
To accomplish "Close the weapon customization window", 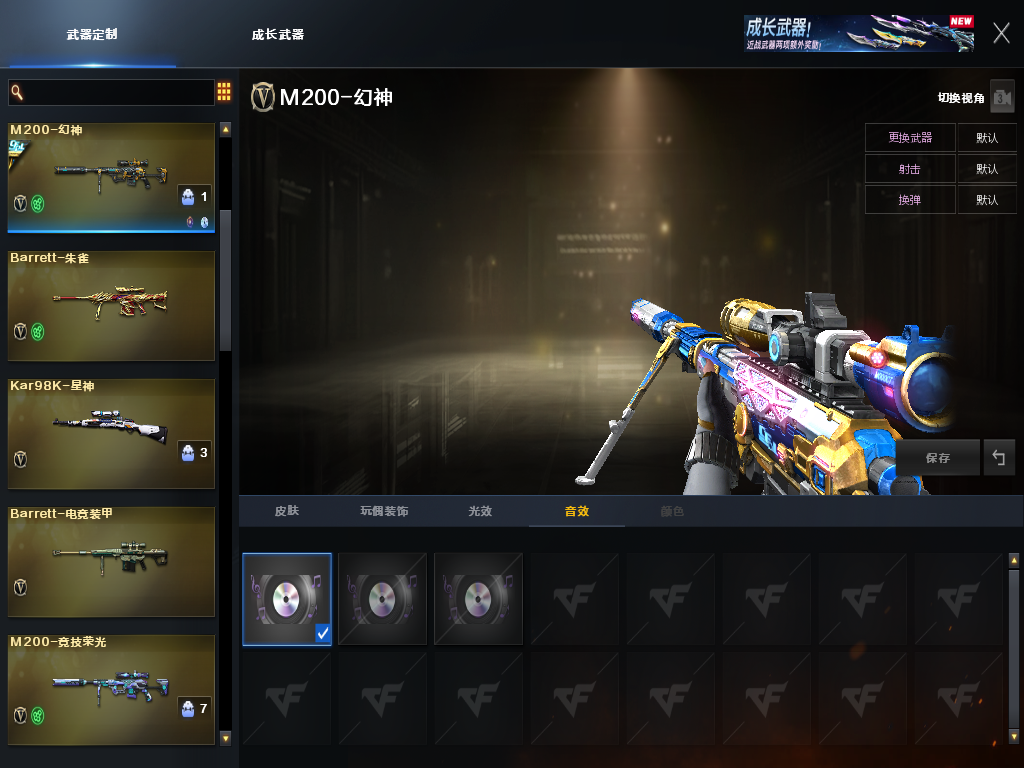I will tap(1001, 33).
